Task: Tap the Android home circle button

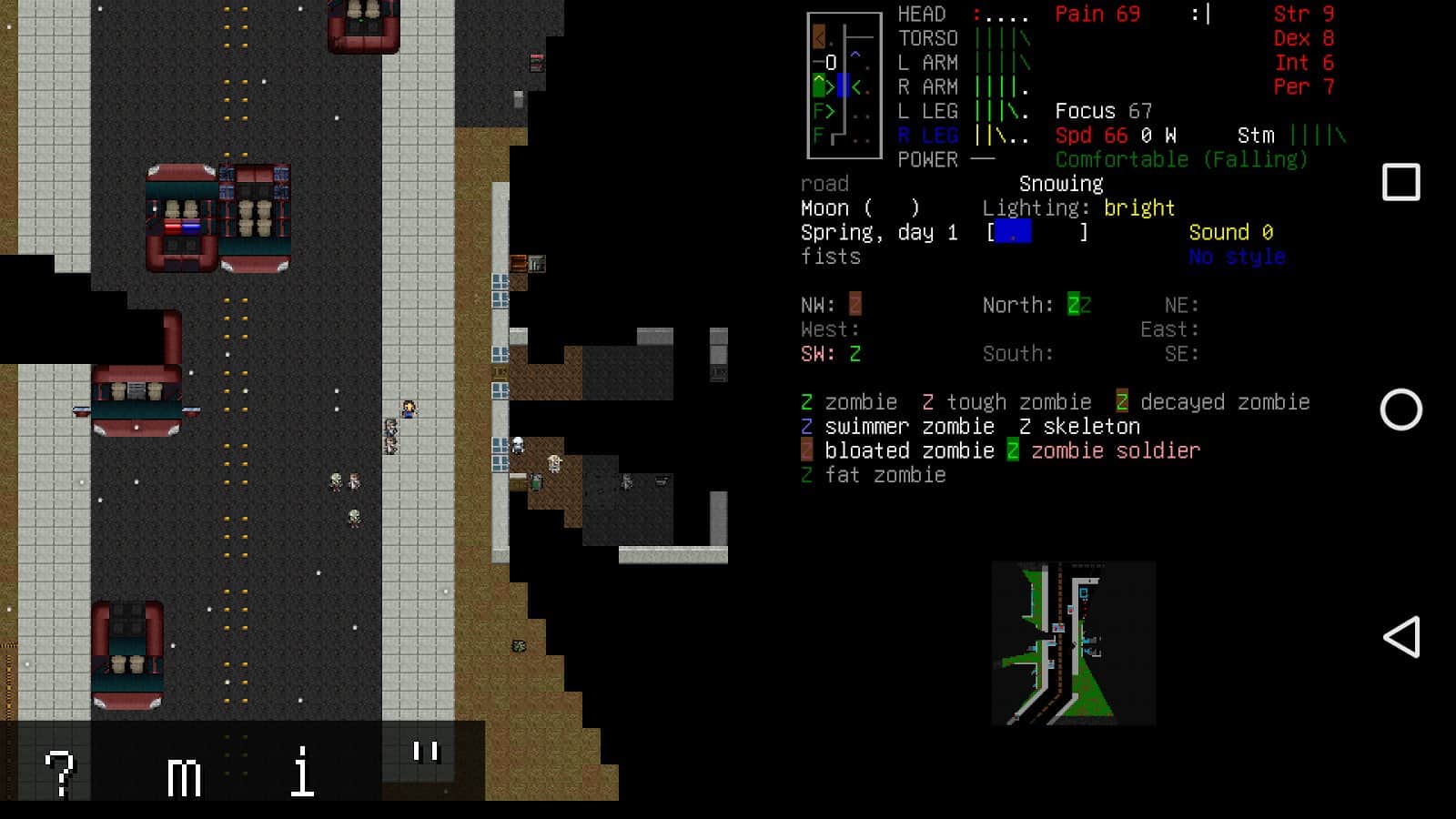Action: 1404,411
